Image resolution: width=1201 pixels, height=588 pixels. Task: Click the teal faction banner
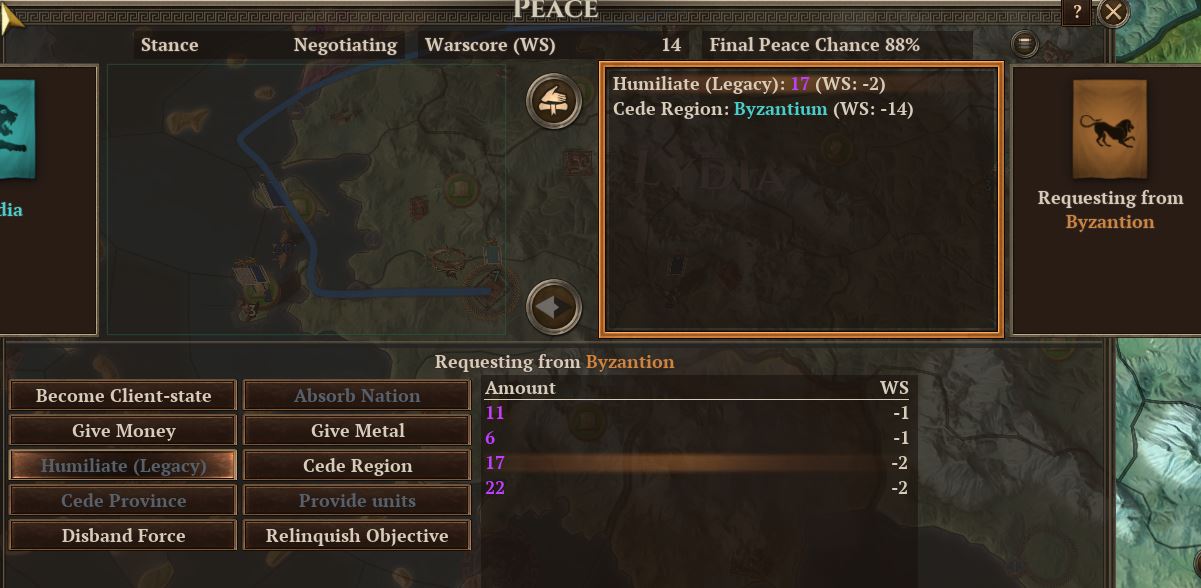17,132
